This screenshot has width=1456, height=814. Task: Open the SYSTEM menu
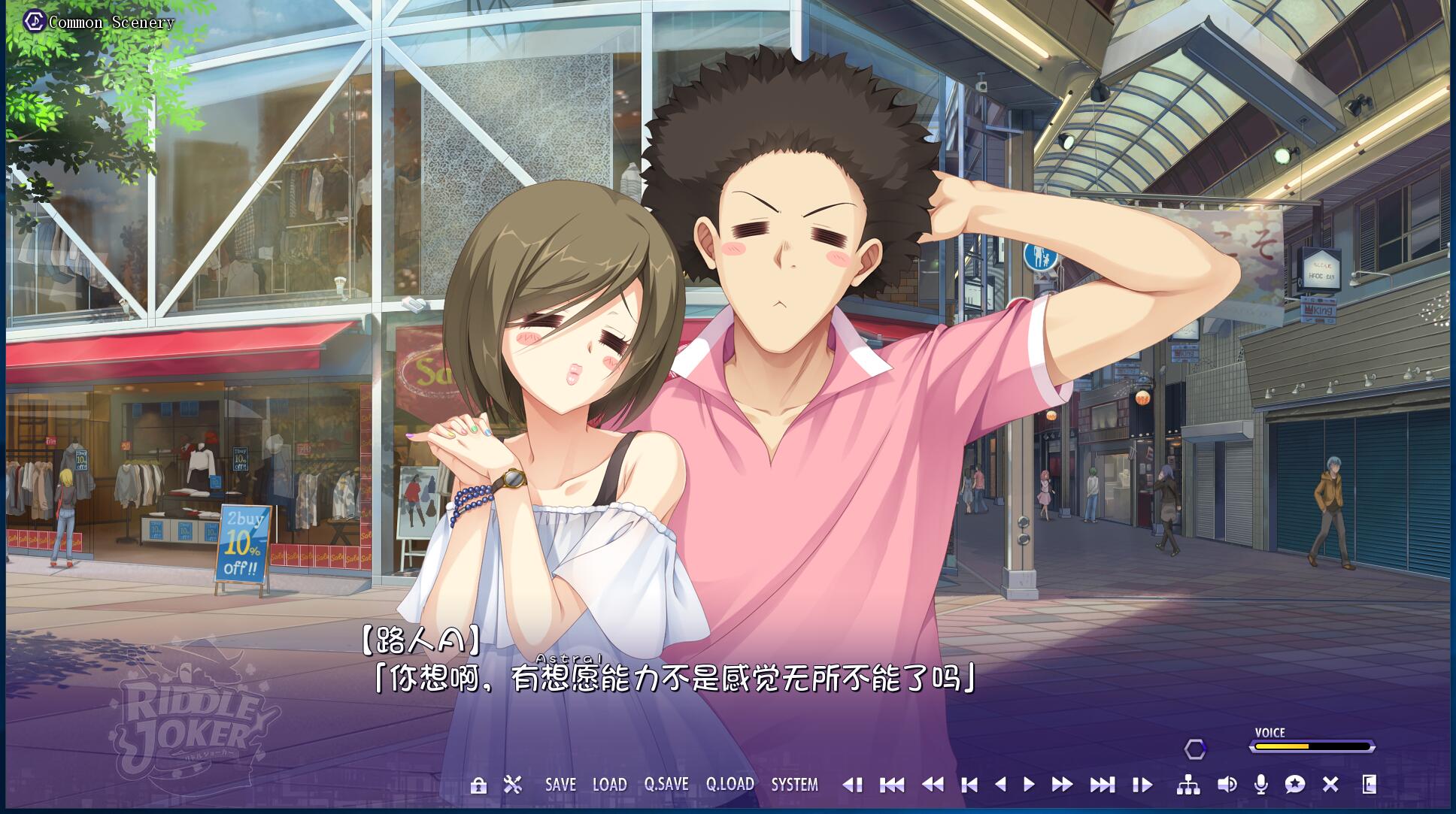(793, 785)
